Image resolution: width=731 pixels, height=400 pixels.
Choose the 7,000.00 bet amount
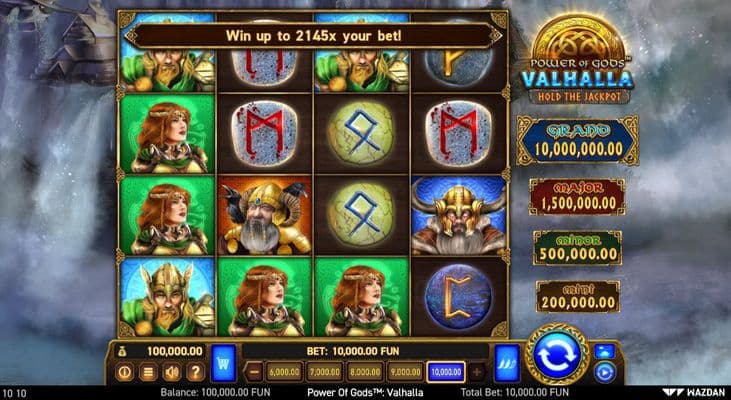[323, 371]
